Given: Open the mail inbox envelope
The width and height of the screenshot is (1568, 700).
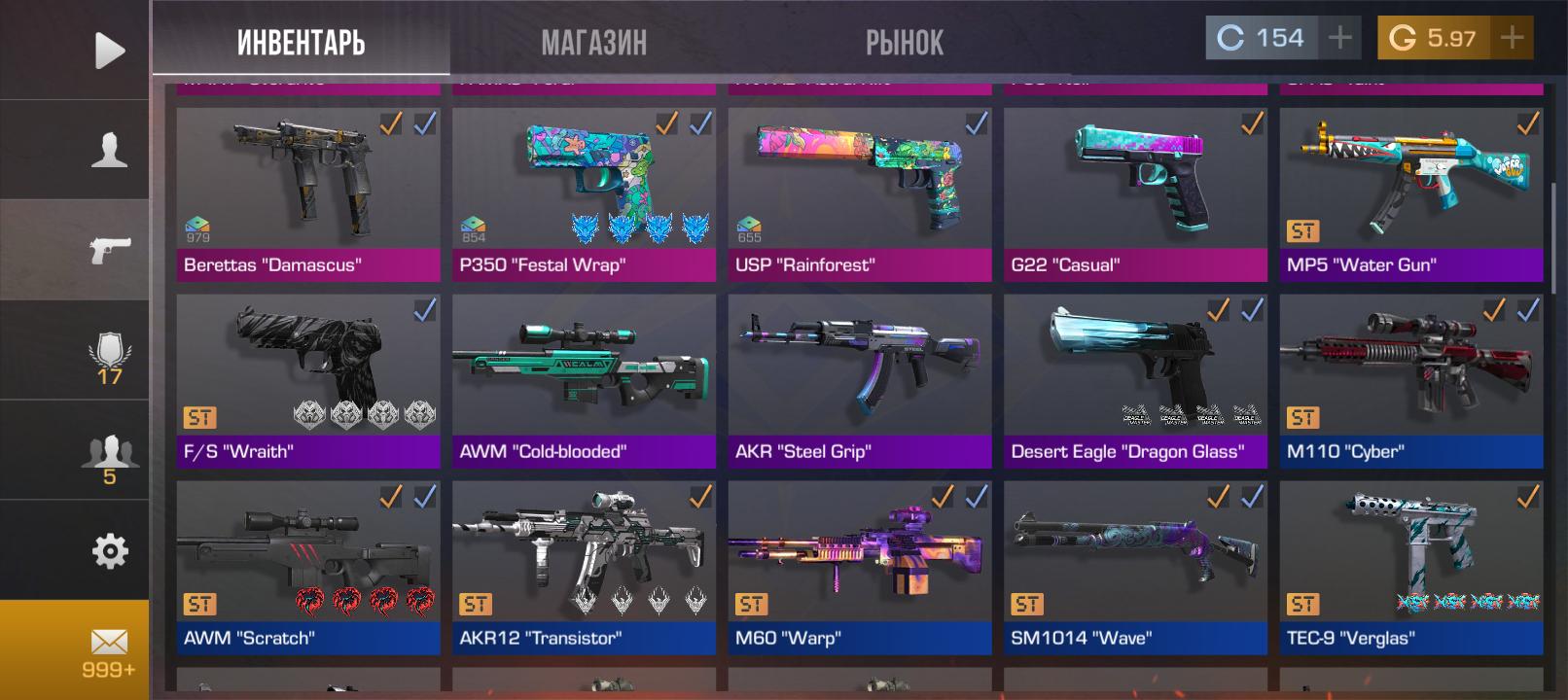Looking at the screenshot, I should (109, 650).
